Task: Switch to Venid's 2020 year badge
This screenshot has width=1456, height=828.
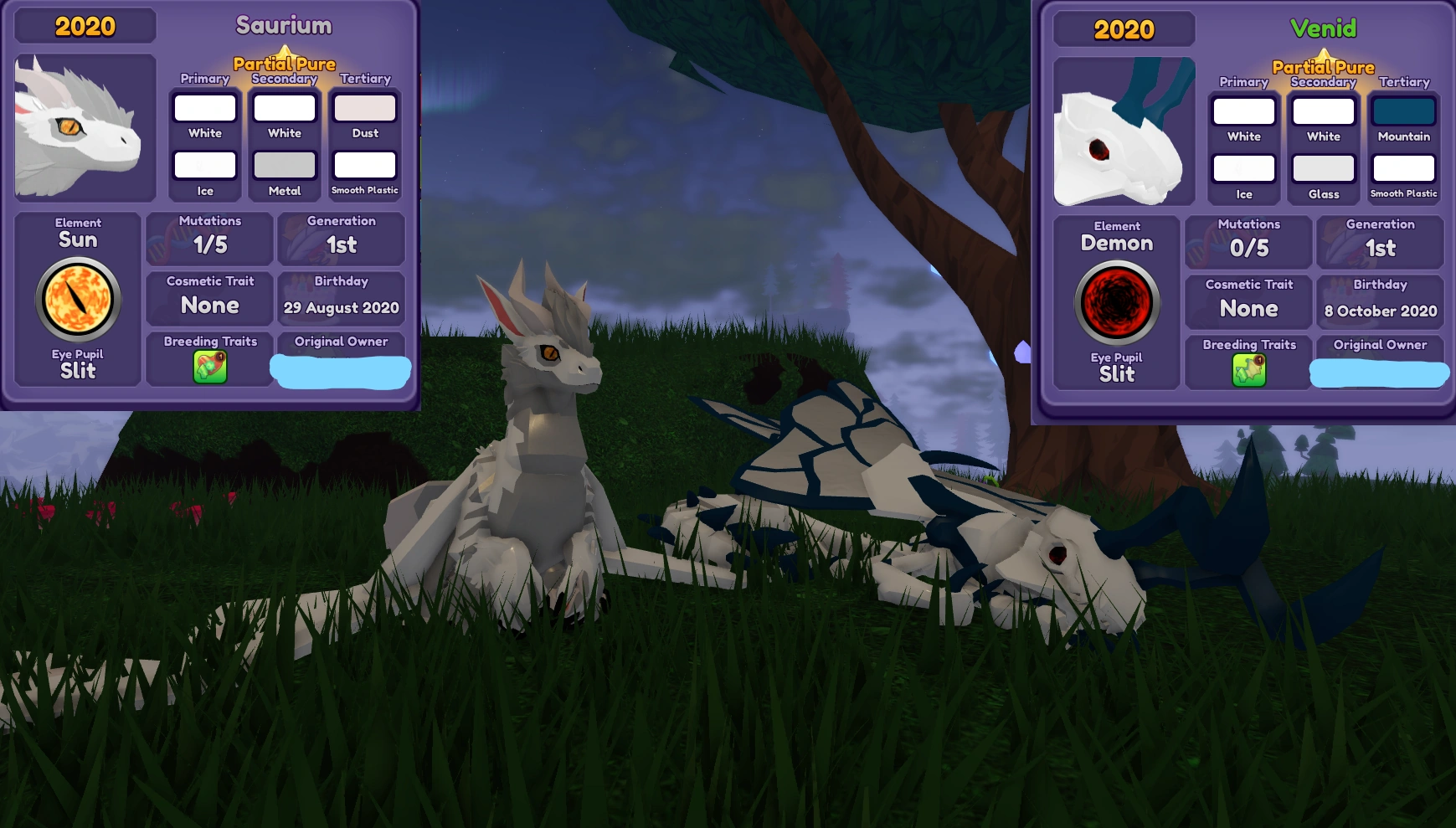Action: click(x=1124, y=29)
